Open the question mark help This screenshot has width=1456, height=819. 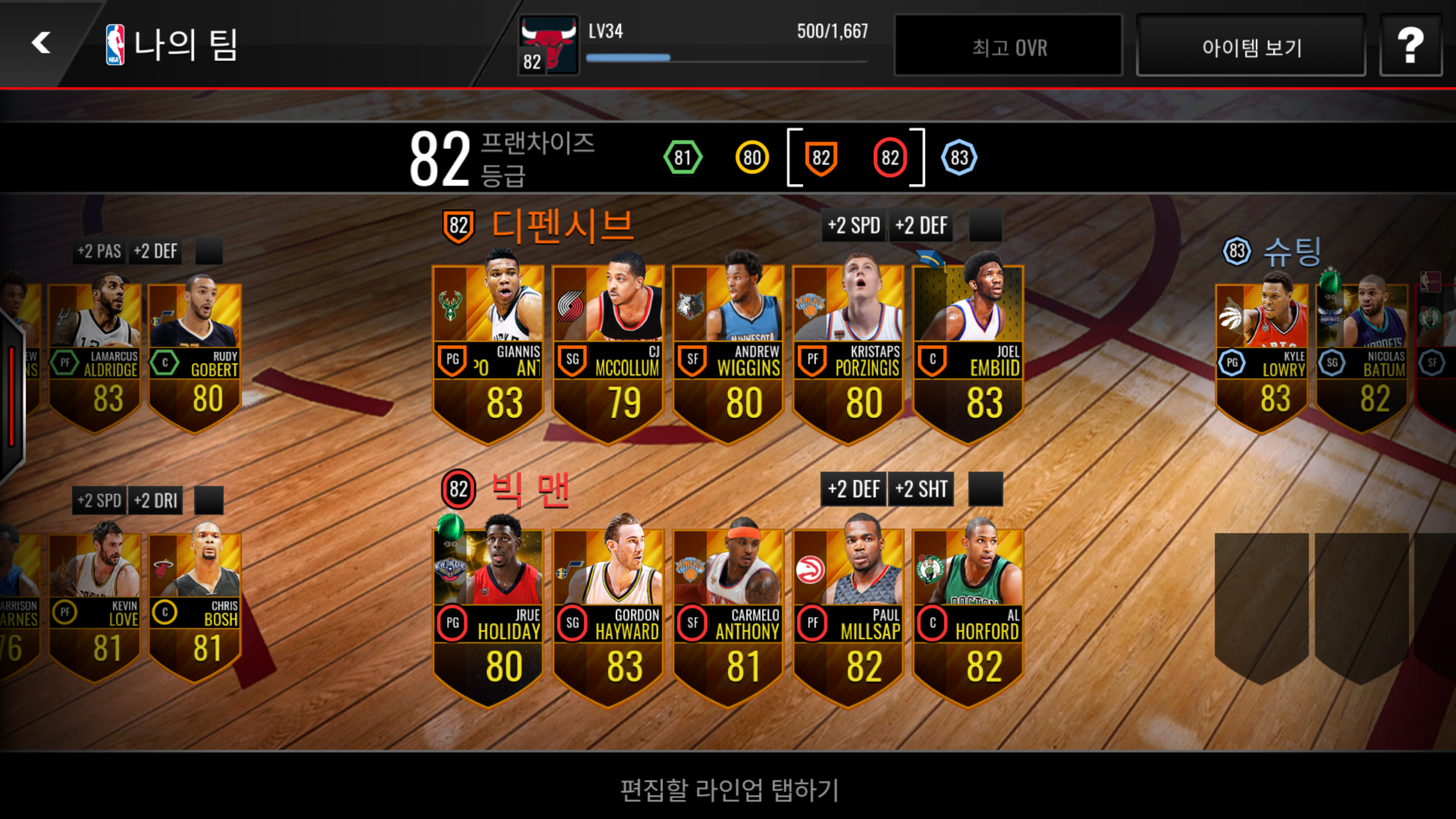click(x=1410, y=45)
